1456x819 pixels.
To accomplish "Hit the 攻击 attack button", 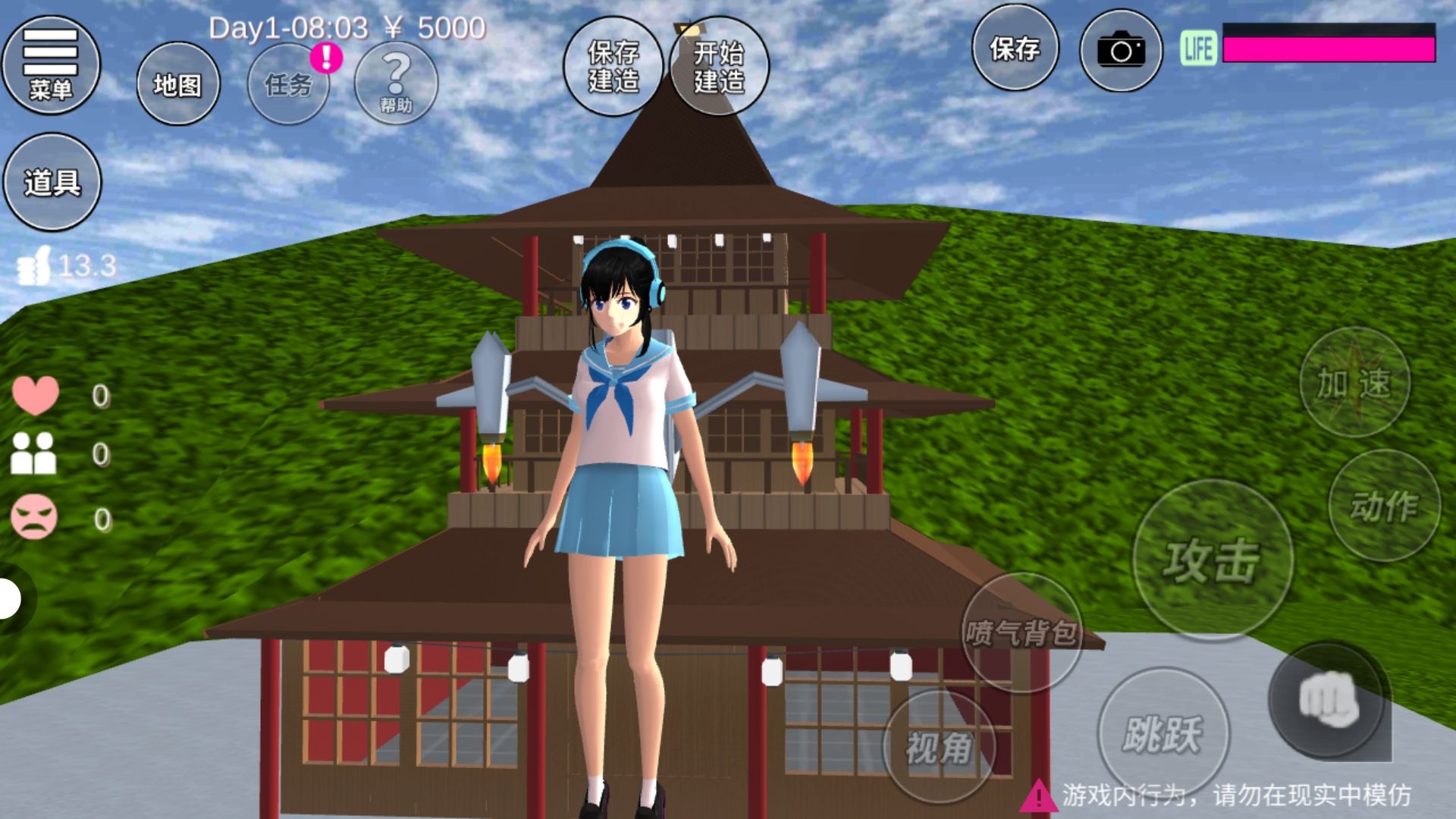I will 1212,560.
